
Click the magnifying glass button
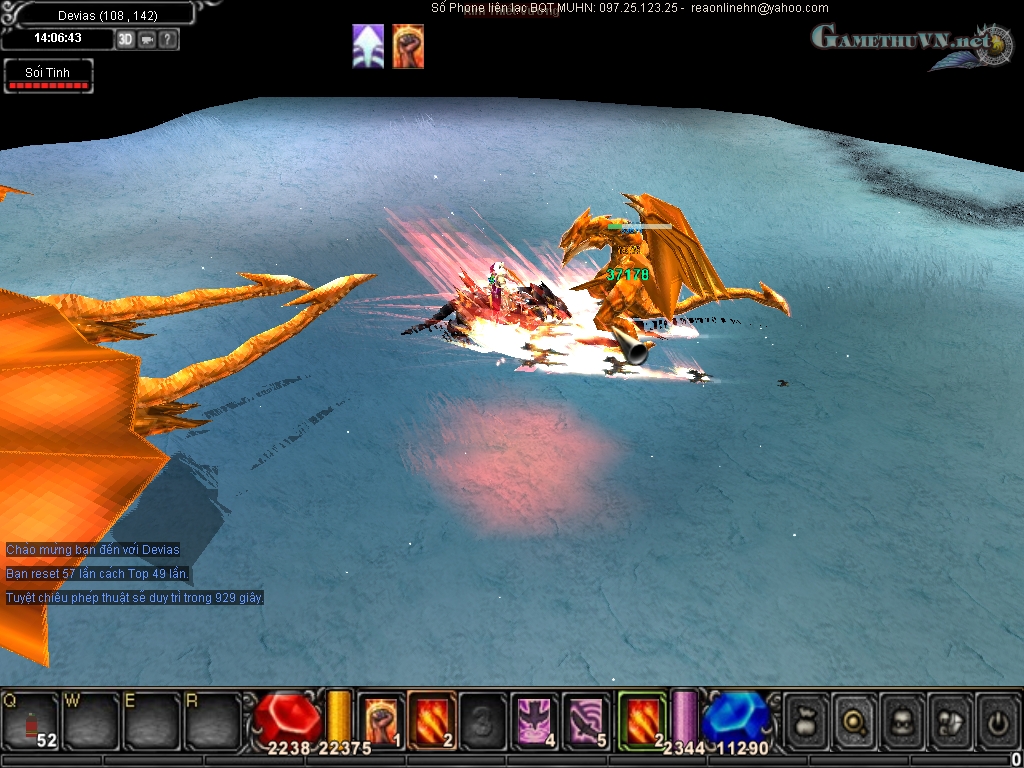[x=855, y=719]
